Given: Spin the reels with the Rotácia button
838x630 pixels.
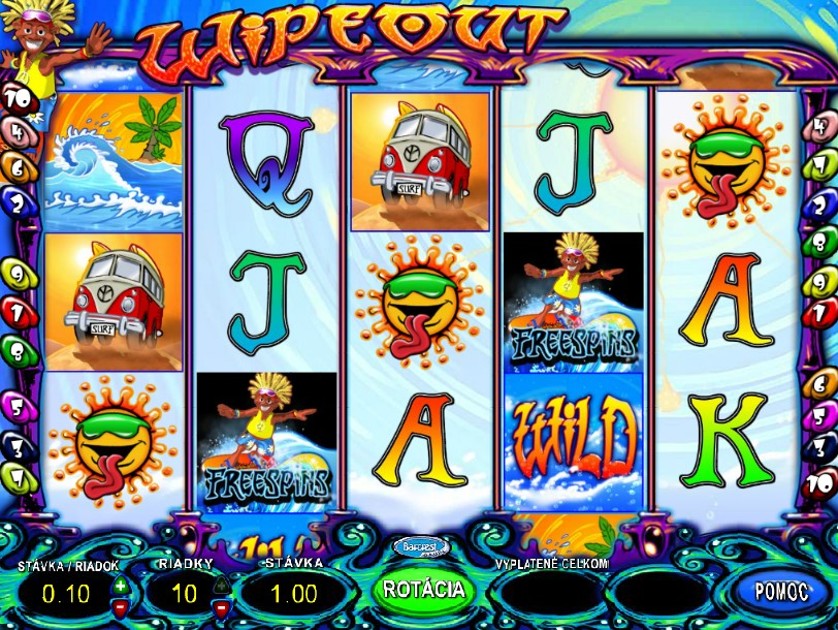Looking at the screenshot, I should coord(425,589).
